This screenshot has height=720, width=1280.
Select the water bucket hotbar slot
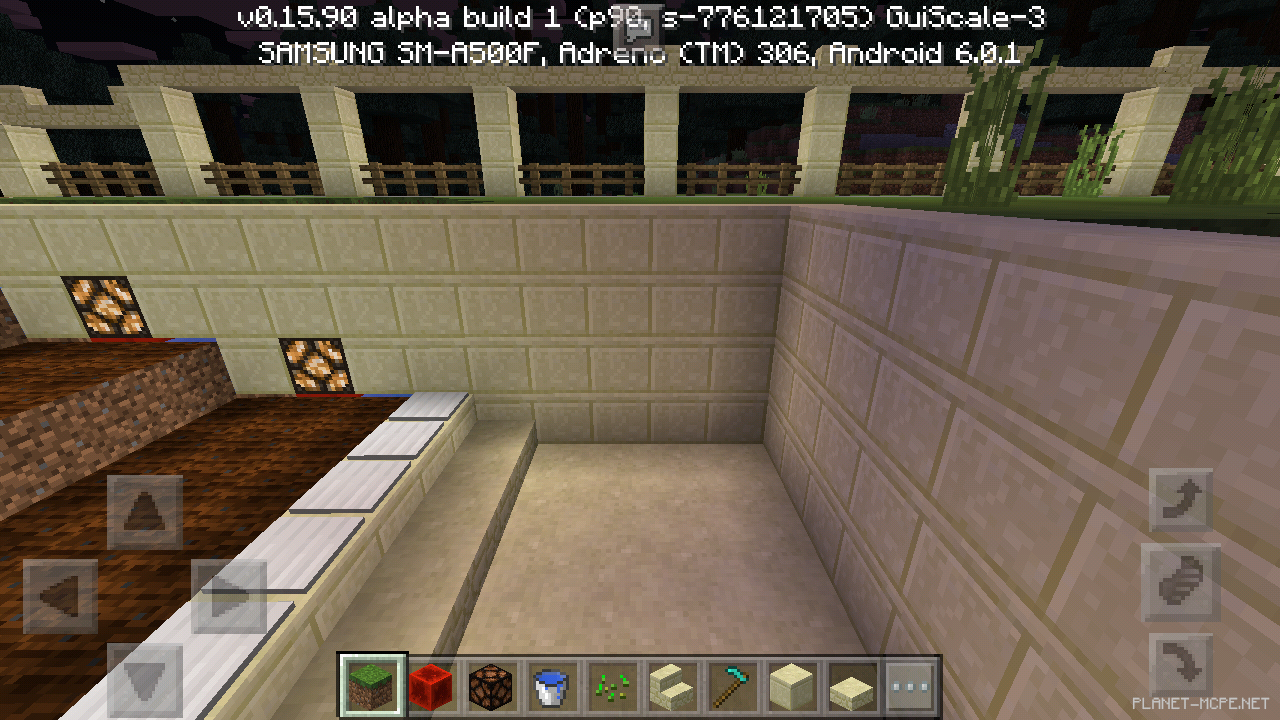[x=553, y=686]
